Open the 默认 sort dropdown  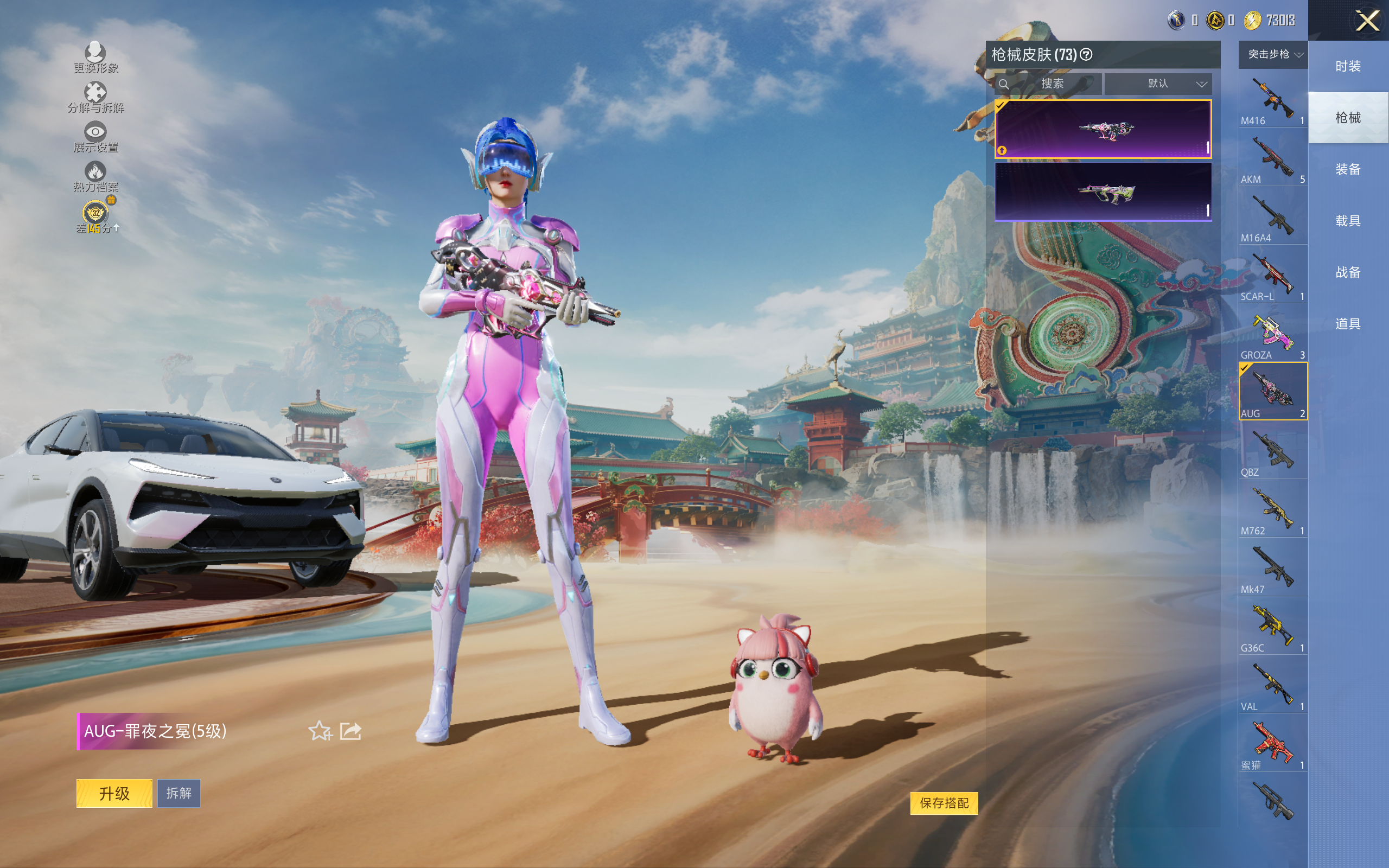1158,84
